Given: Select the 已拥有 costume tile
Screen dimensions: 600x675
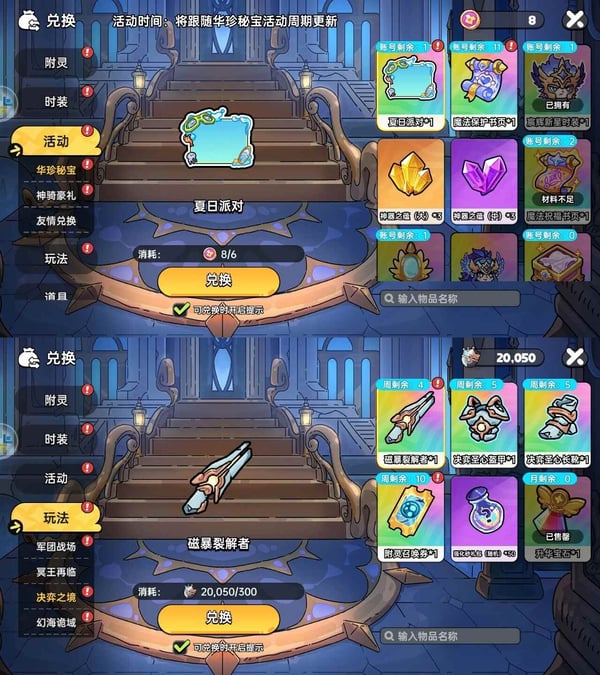Looking at the screenshot, I should pyautogui.click(x=557, y=87).
